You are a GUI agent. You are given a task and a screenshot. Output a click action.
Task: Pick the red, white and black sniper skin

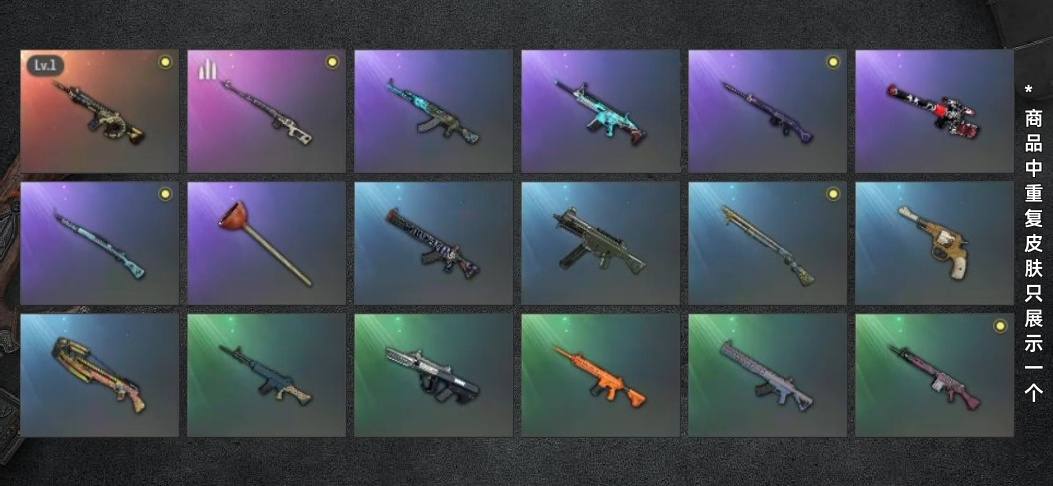(934, 111)
